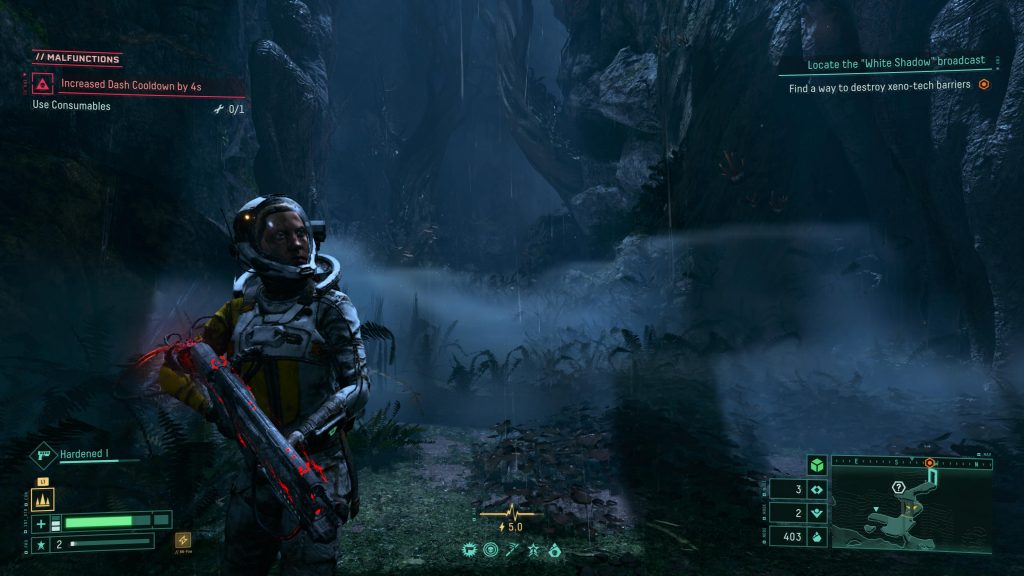Click the green cube icon beside the compass
Viewport: 1024px width, 576px height.
click(x=816, y=465)
